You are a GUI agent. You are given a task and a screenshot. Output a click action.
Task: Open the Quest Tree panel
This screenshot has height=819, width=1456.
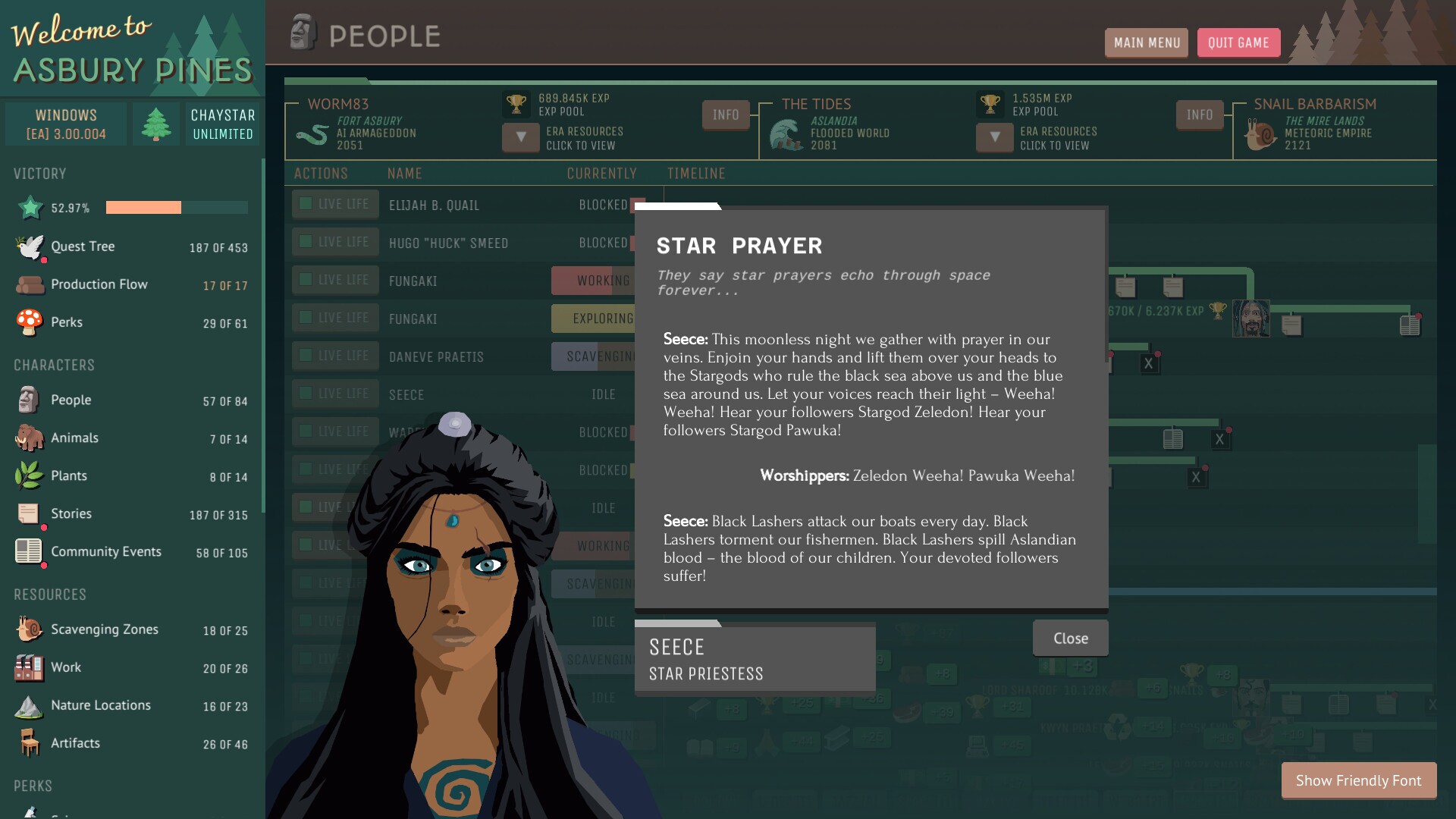pyautogui.click(x=29, y=246)
